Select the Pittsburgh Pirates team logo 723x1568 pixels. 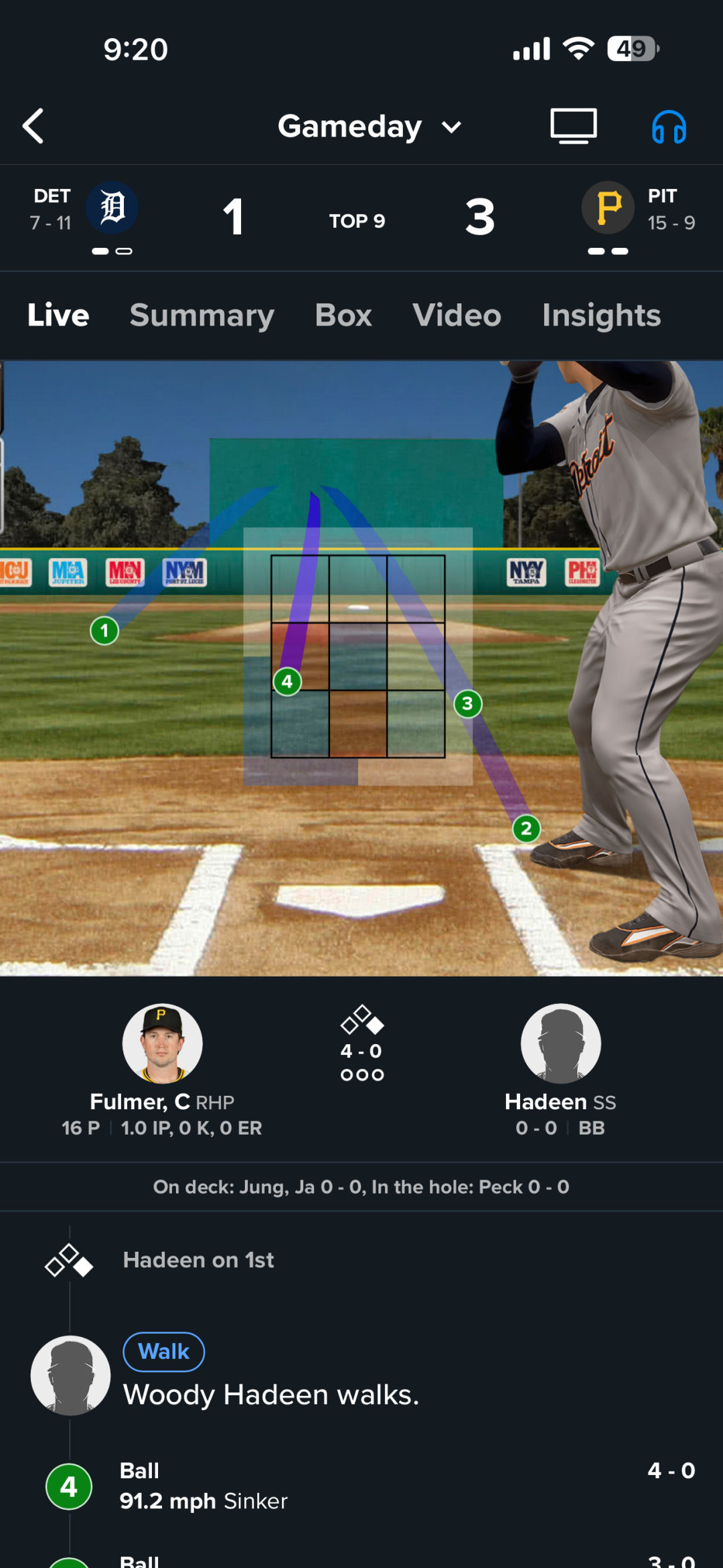pyautogui.click(x=608, y=208)
